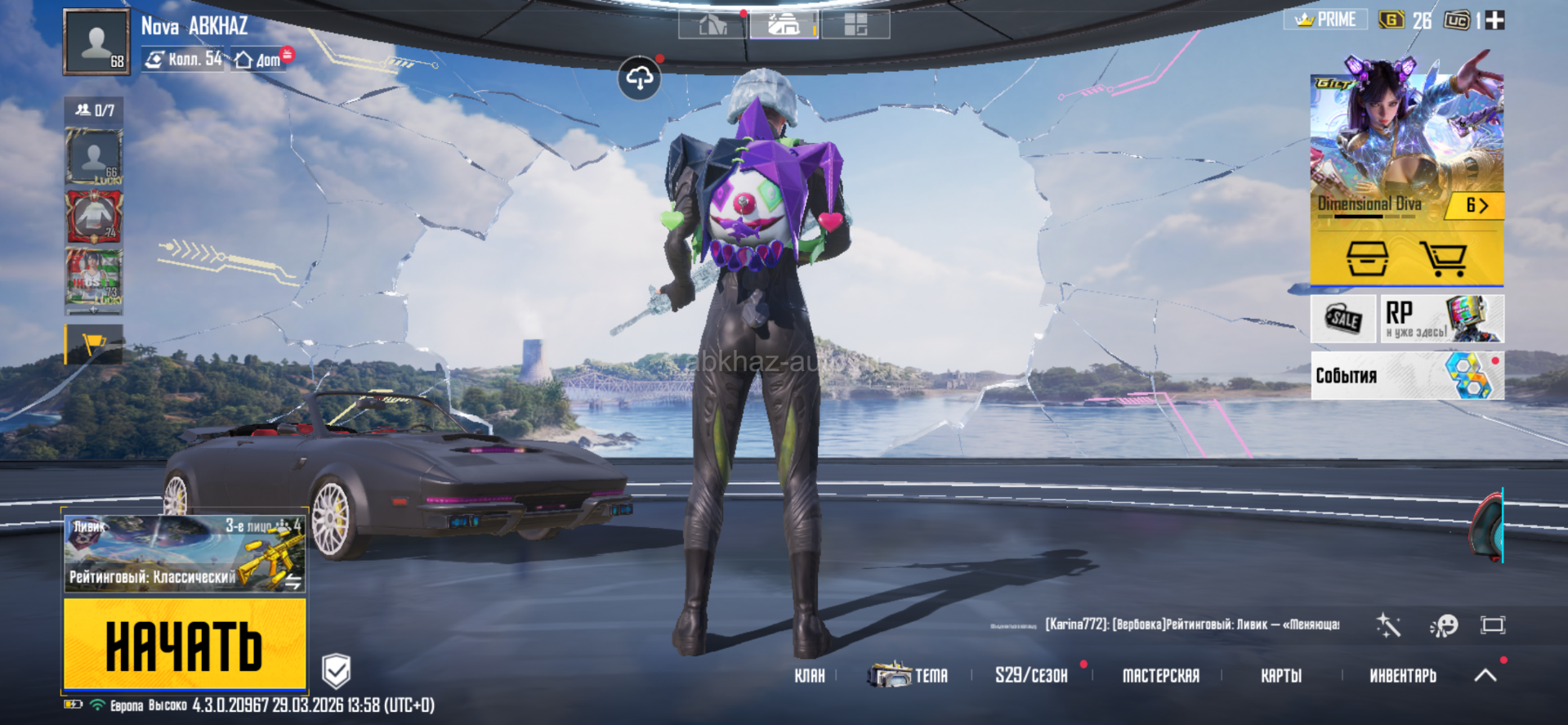The width and height of the screenshot is (1568, 725).
Task: Open the Дом home button
Action: [259, 60]
